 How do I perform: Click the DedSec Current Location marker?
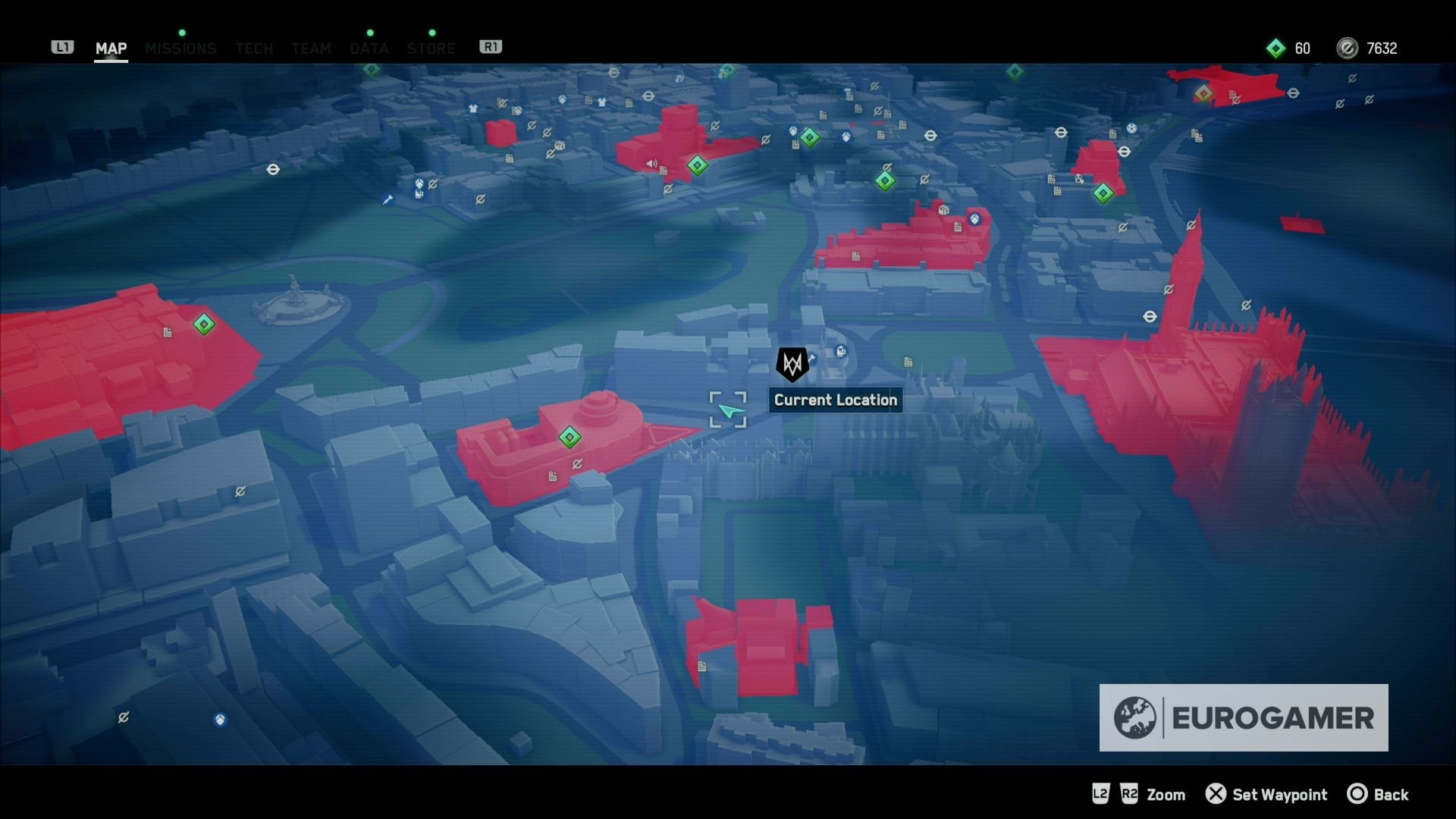tap(791, 364)
